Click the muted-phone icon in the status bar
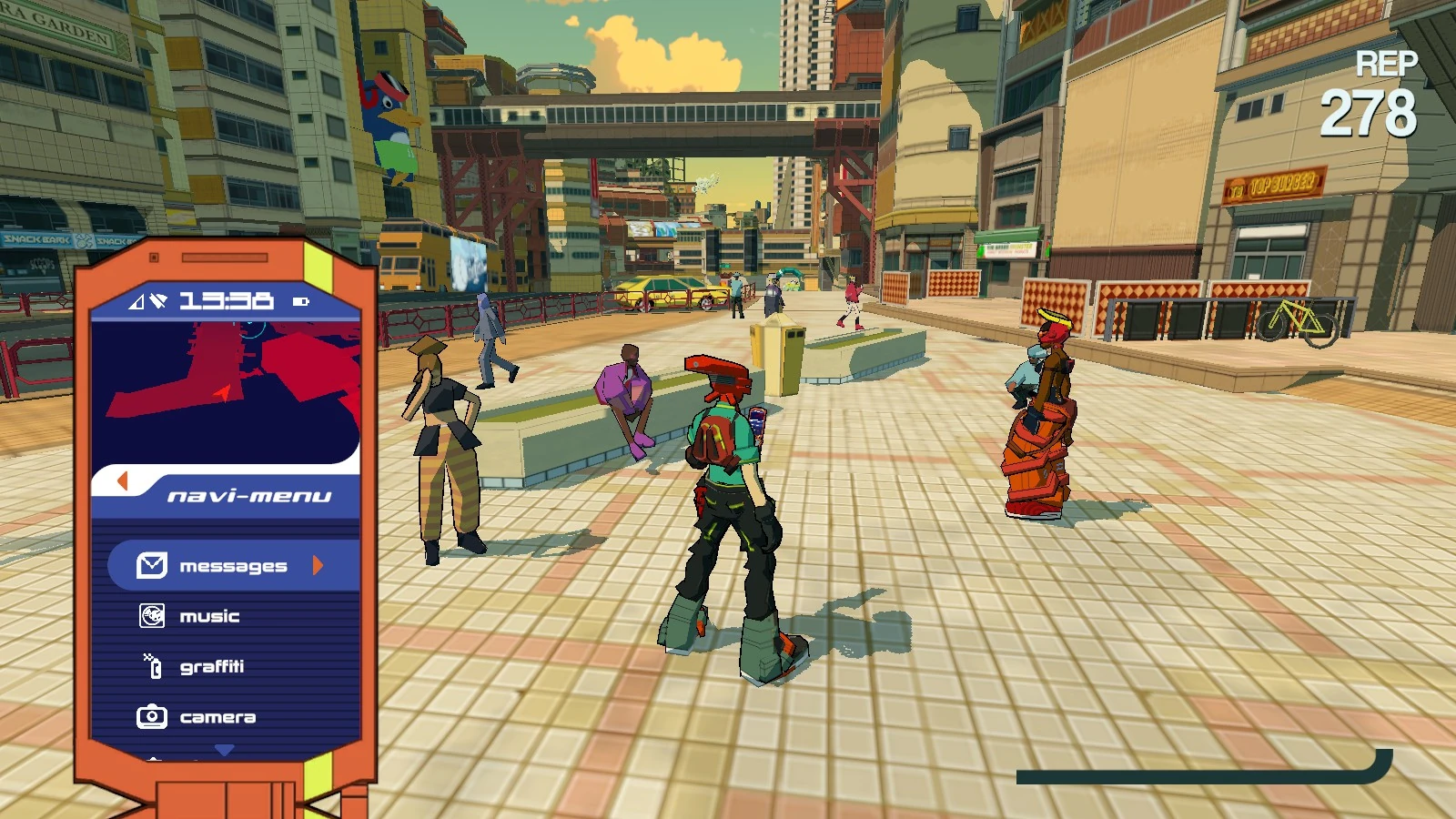Screen dimensions: 1456x819 [x=157, y=299]
